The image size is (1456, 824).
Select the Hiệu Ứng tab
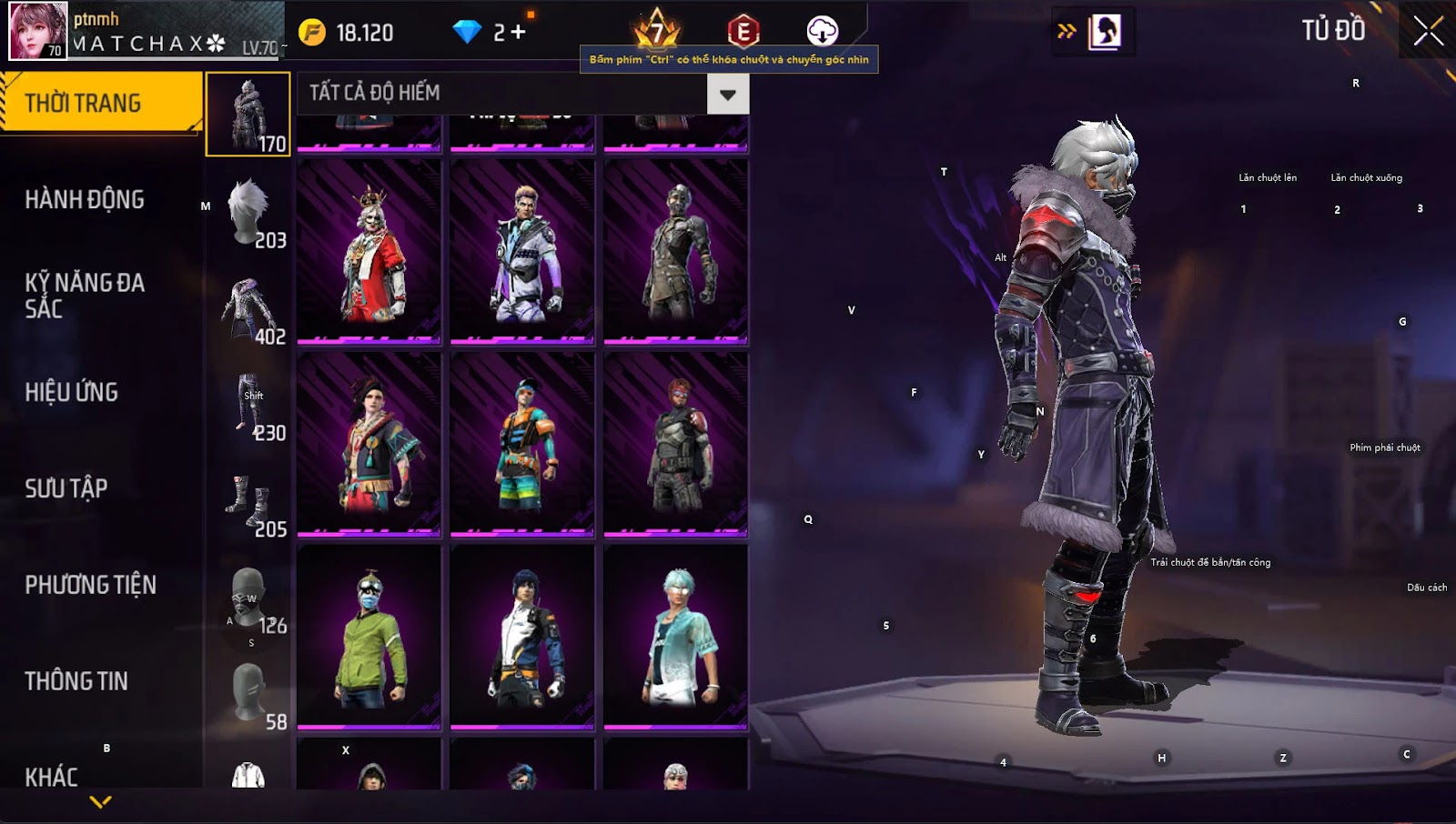tap(72, 392)
